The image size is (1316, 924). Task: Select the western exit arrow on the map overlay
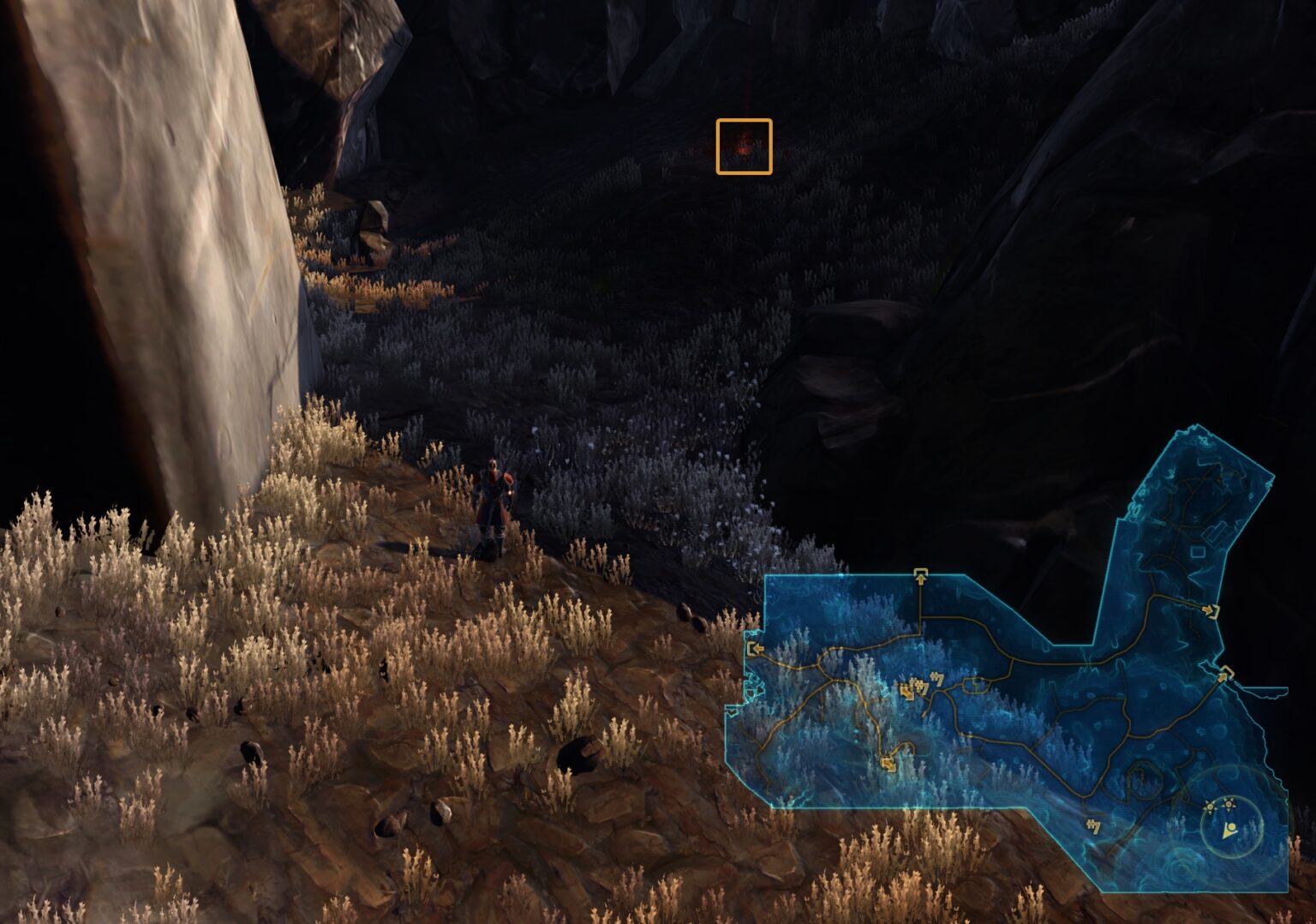click(757, 649)
